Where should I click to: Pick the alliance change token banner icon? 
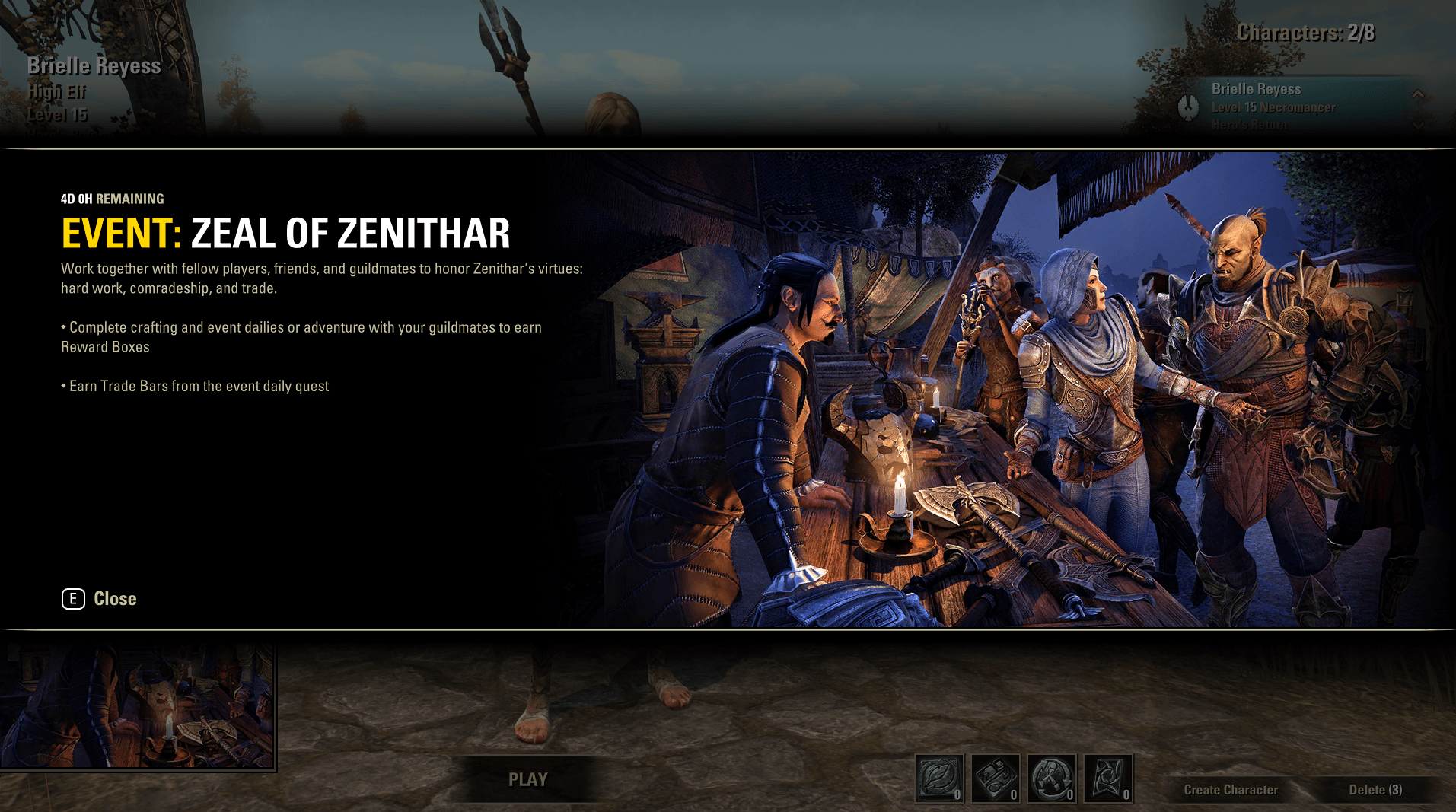(x=1108, y=779)
